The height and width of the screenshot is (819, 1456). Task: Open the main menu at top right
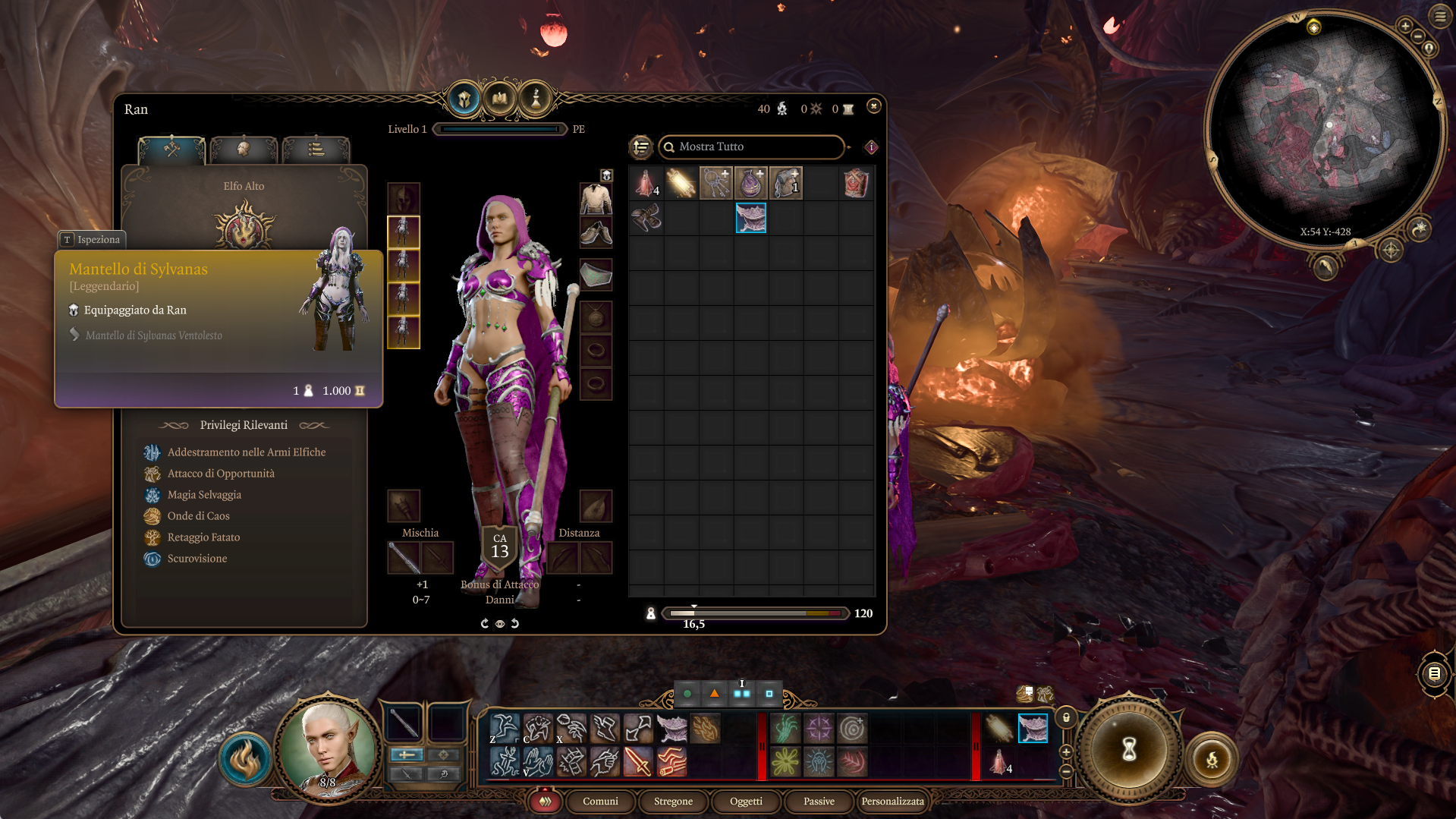1439,16
